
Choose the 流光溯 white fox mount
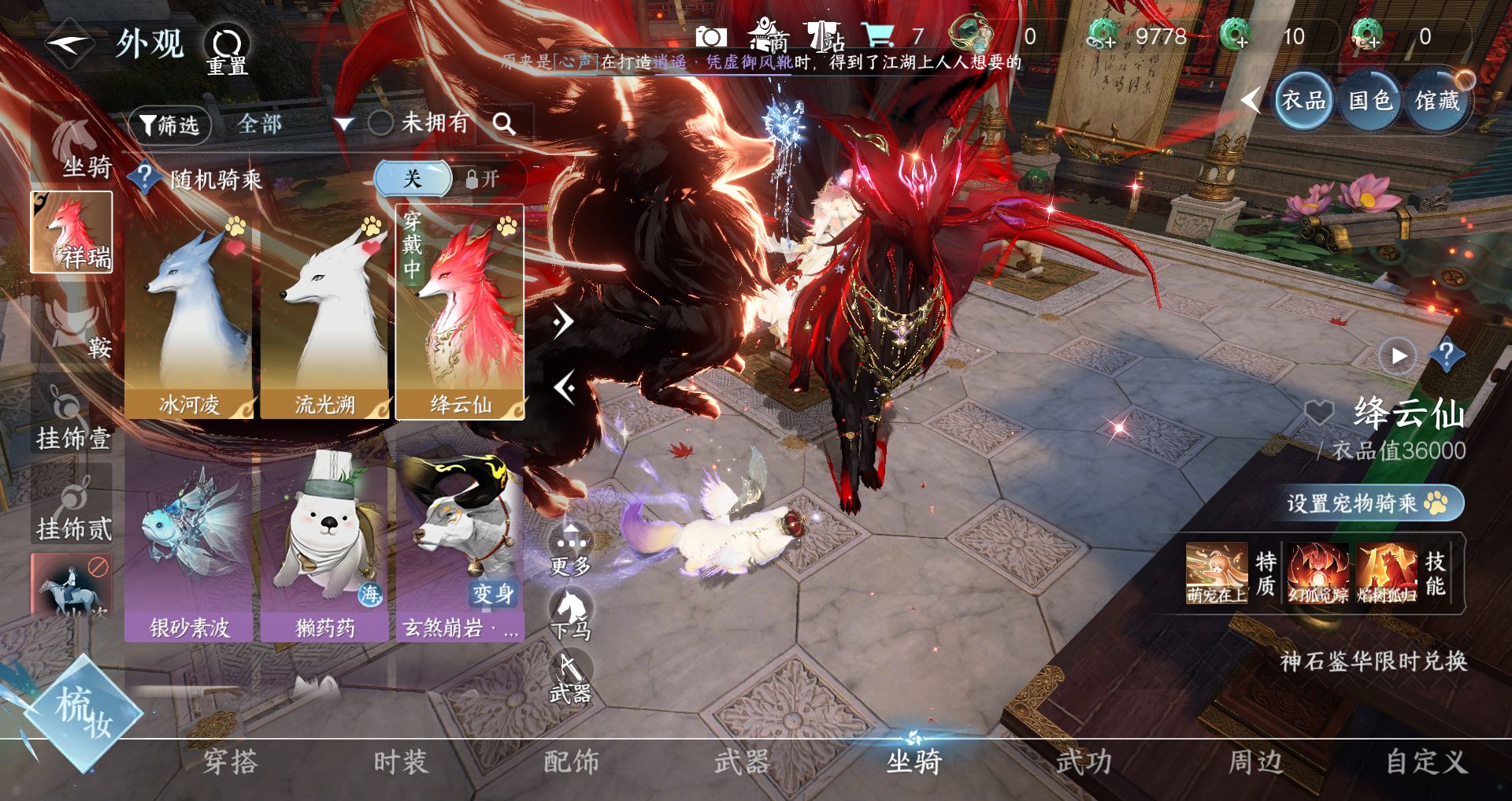coord(324,315)
